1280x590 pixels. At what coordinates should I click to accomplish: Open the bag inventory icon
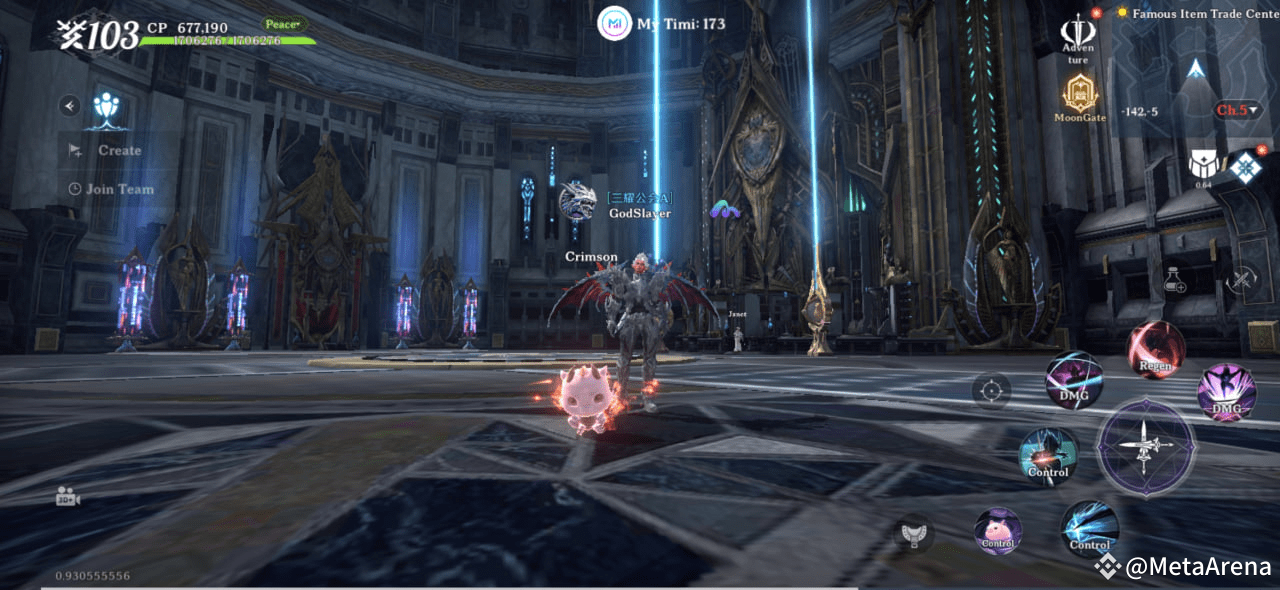pyautogui.click(x=1203, y=165)
